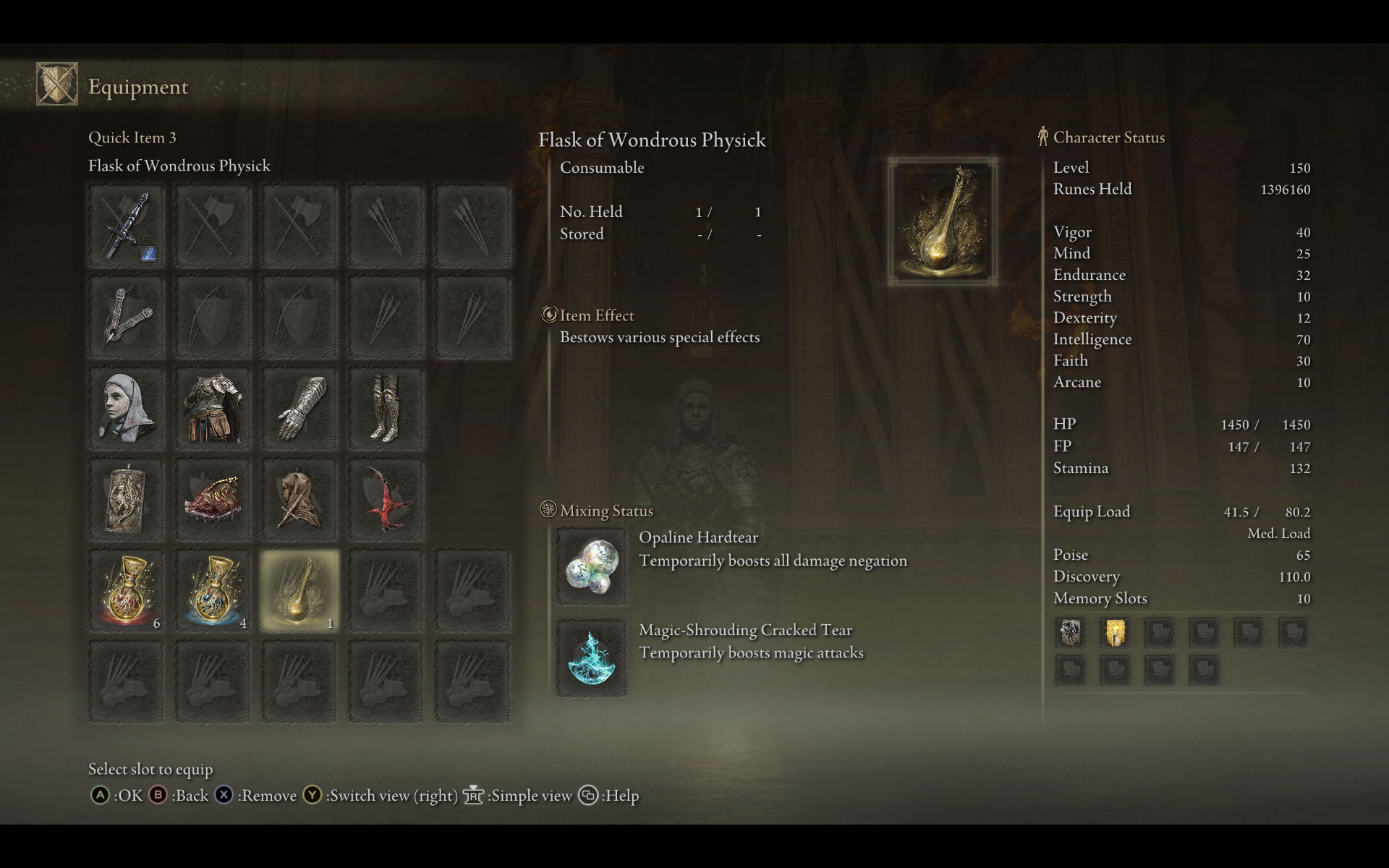1389x868 pixels.
Task: Click the Equipment menu crest icon
Action: (57, 84)
